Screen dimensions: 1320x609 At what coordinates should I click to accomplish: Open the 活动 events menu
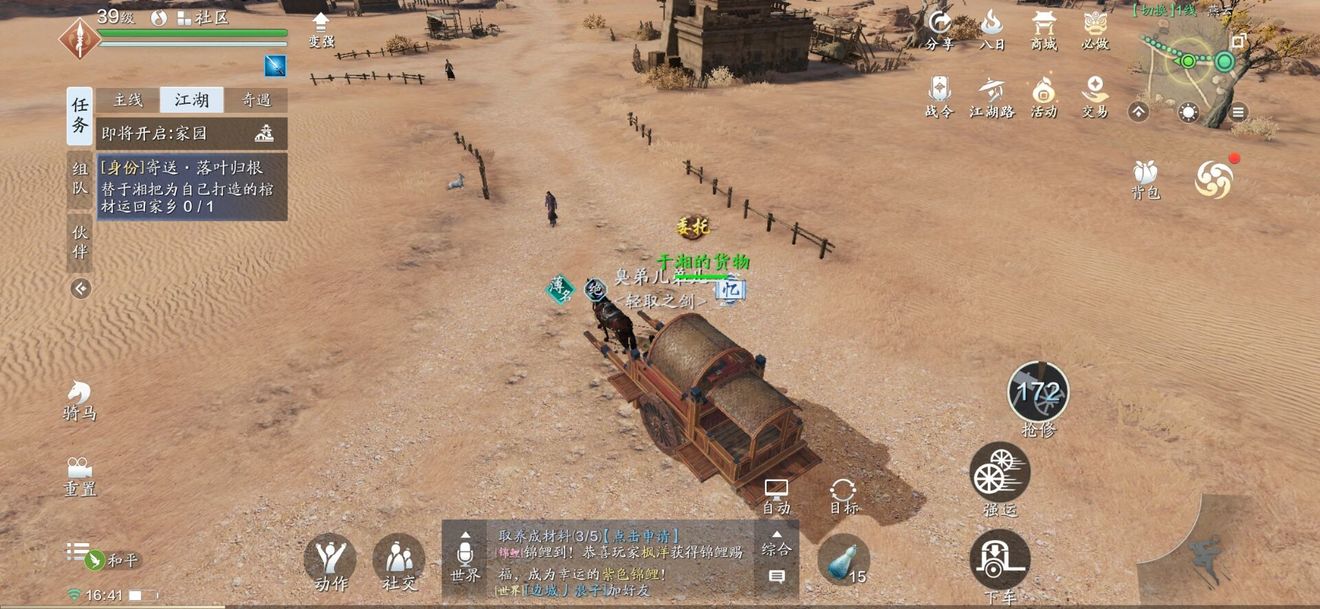point(1043,97)
